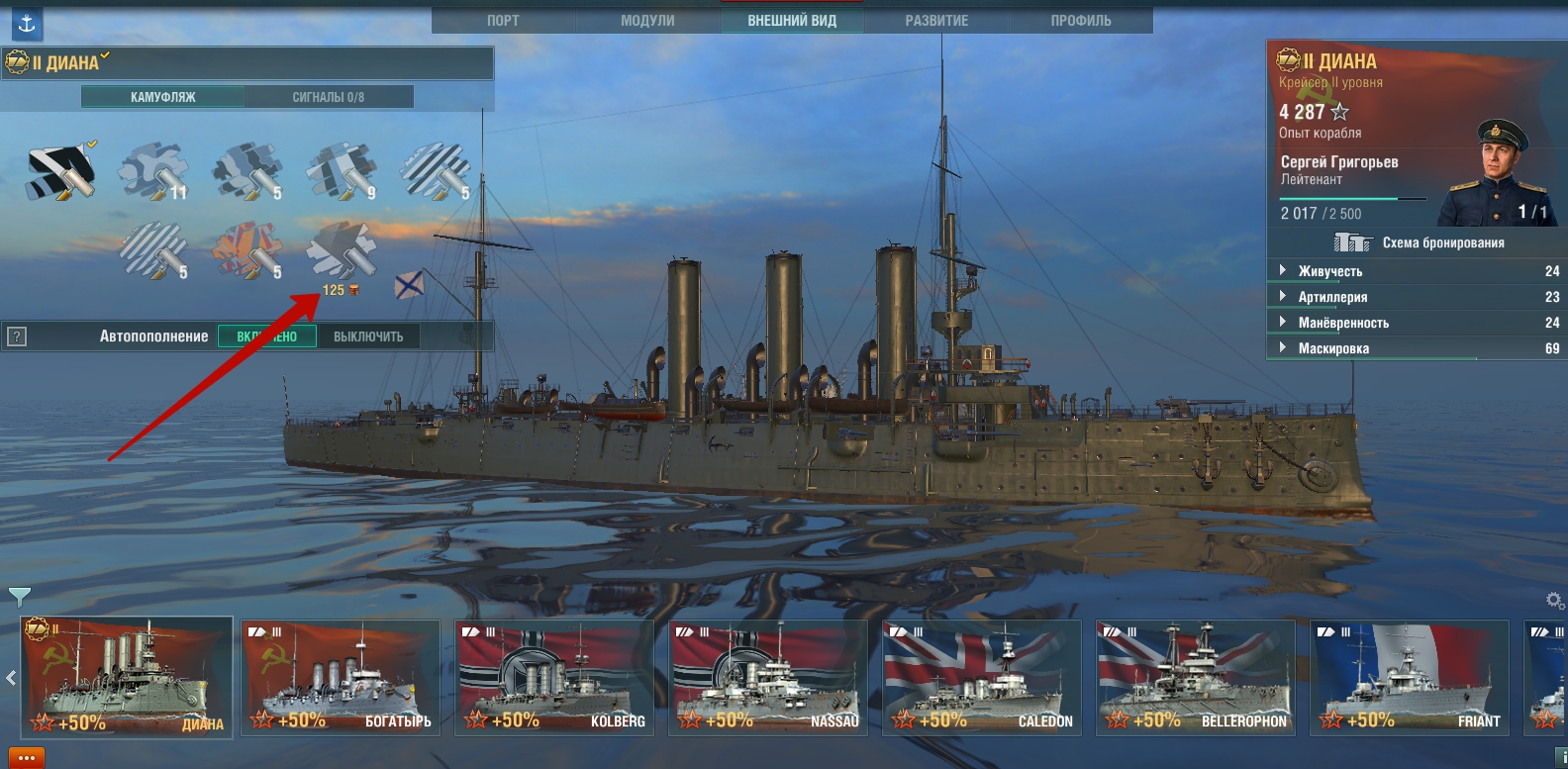The height and width of the screenshot is (769, 1568).
Task: Expand the Артиллерия stats row
Action: click(1332, 297)
